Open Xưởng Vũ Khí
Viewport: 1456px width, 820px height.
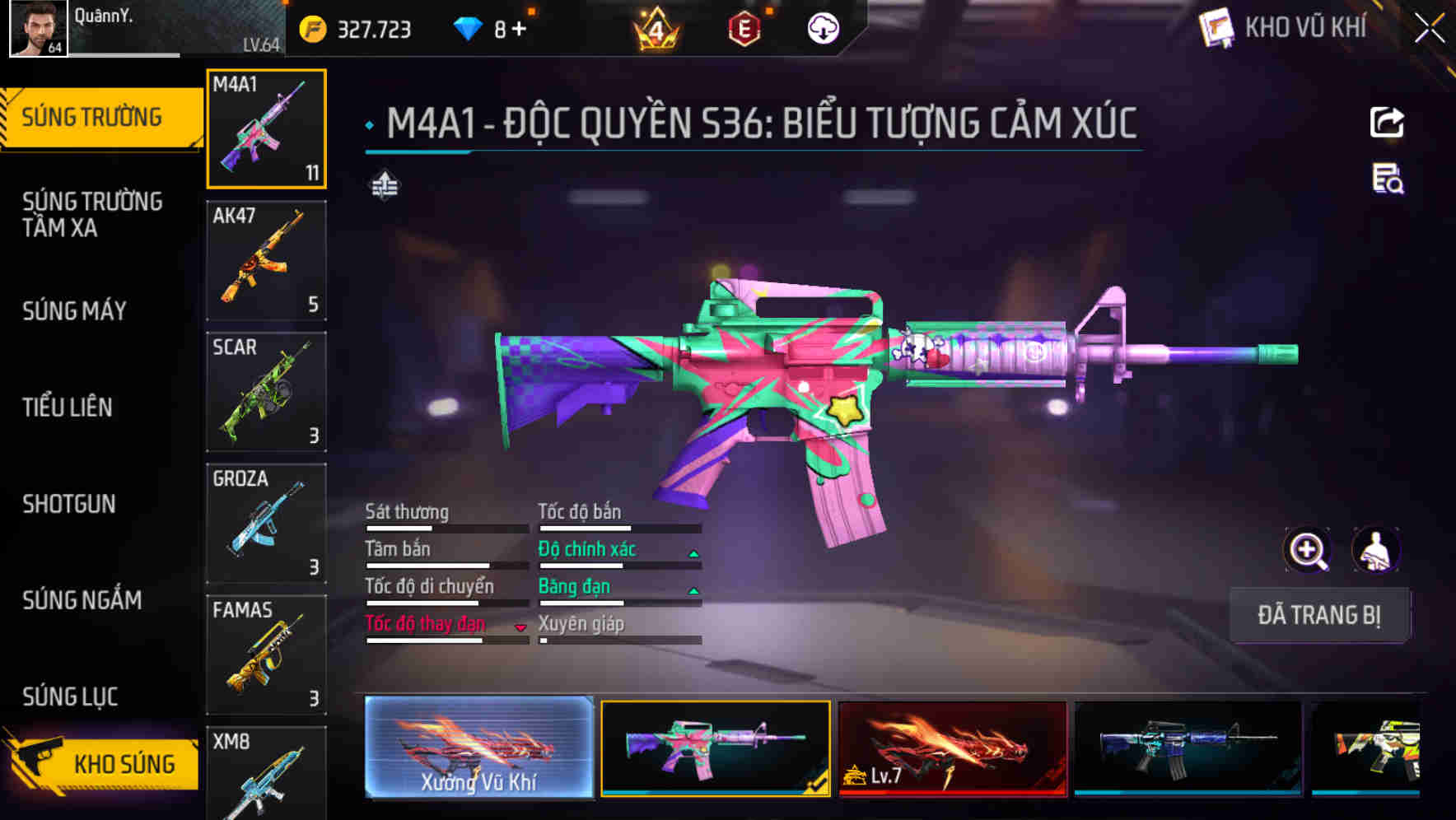478,748
